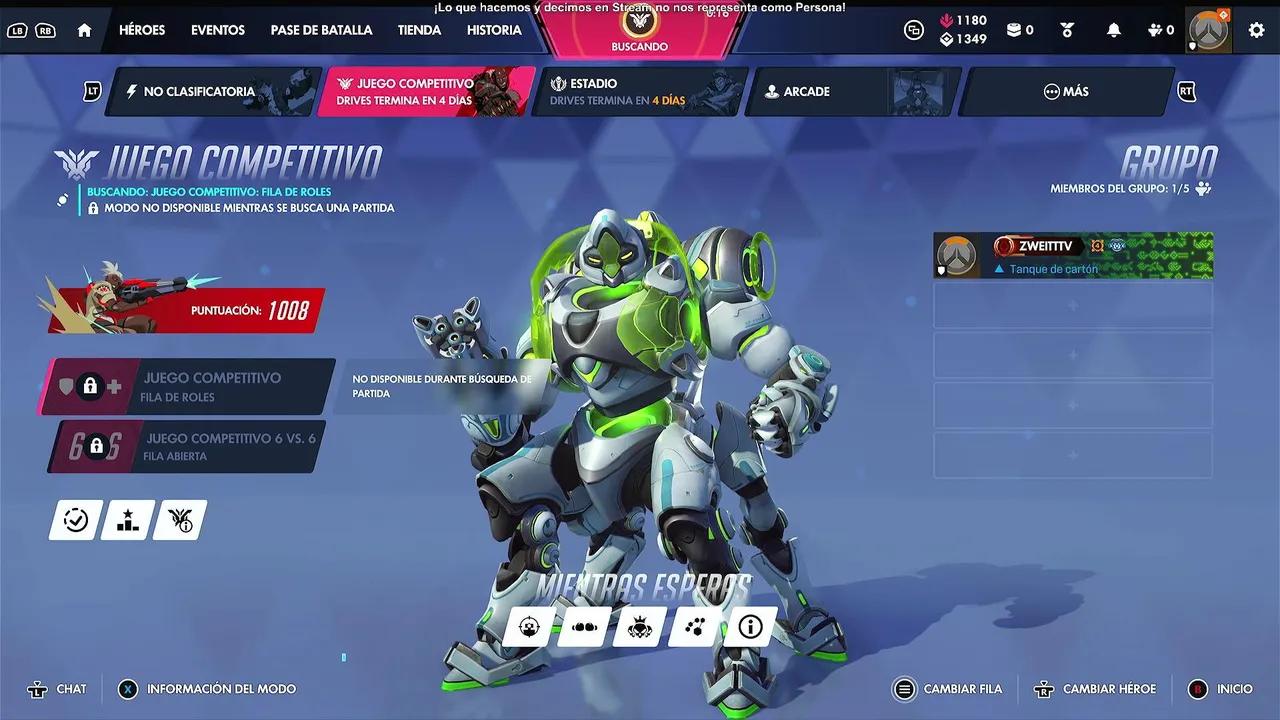This screenshot has height=720, width=1280.
Task: Click CAMBIAR HÉROE at the bottom
Action: click(x=1095, y=689)
